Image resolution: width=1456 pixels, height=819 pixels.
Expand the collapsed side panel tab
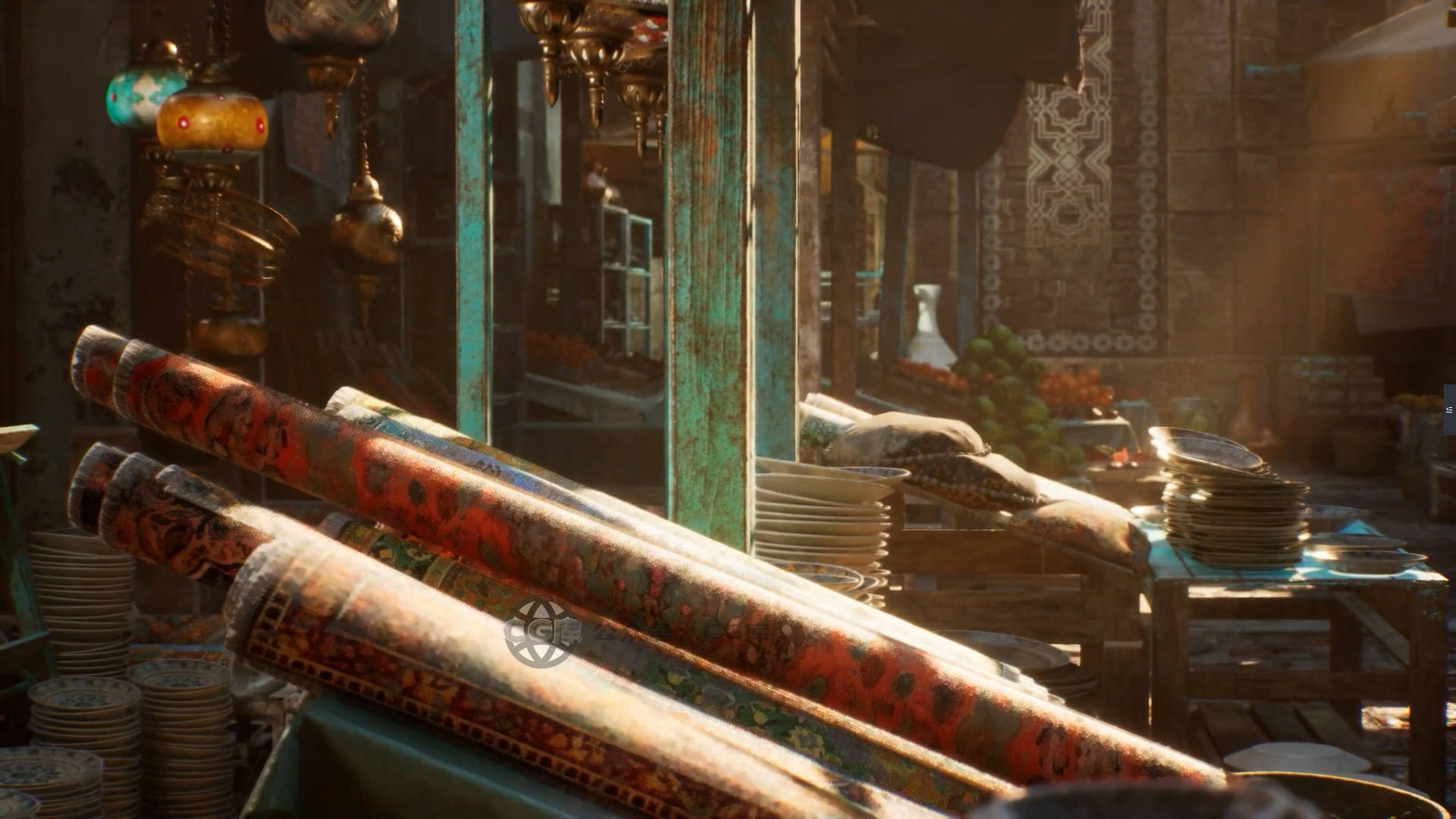coord(1449,409)
